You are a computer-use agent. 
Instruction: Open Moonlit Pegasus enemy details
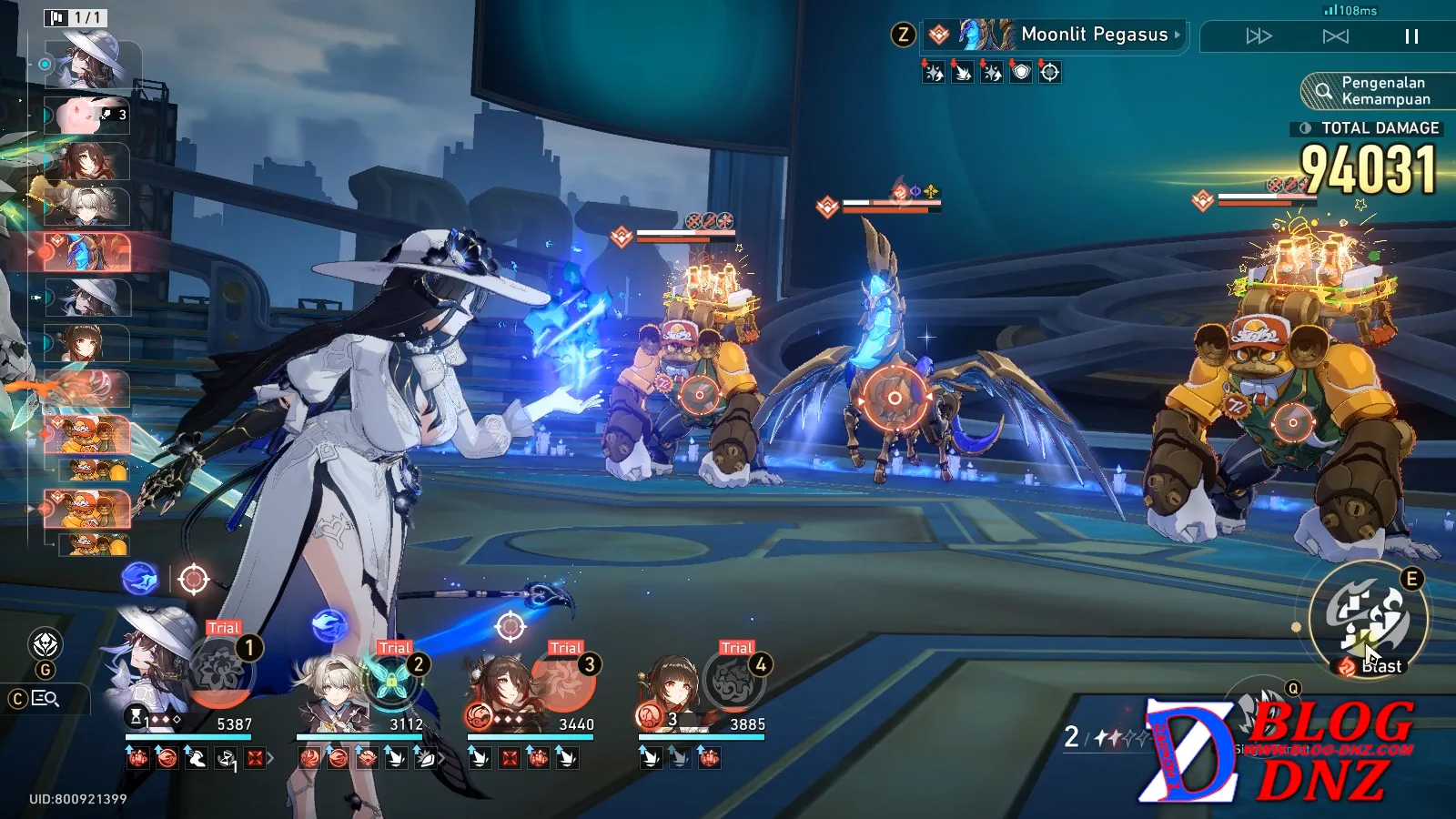click(1056, 35)
